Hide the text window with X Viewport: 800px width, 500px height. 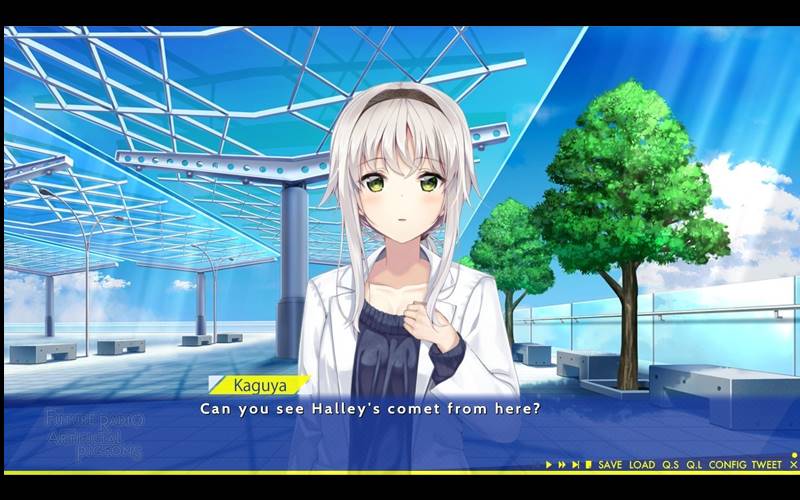click(793, 465)
